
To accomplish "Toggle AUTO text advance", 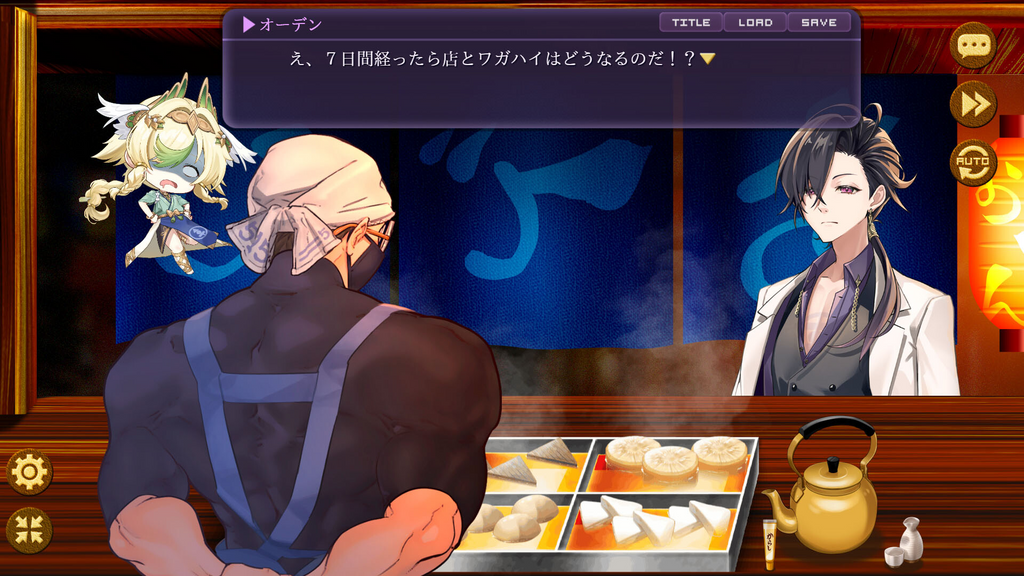I will point(972,161).
